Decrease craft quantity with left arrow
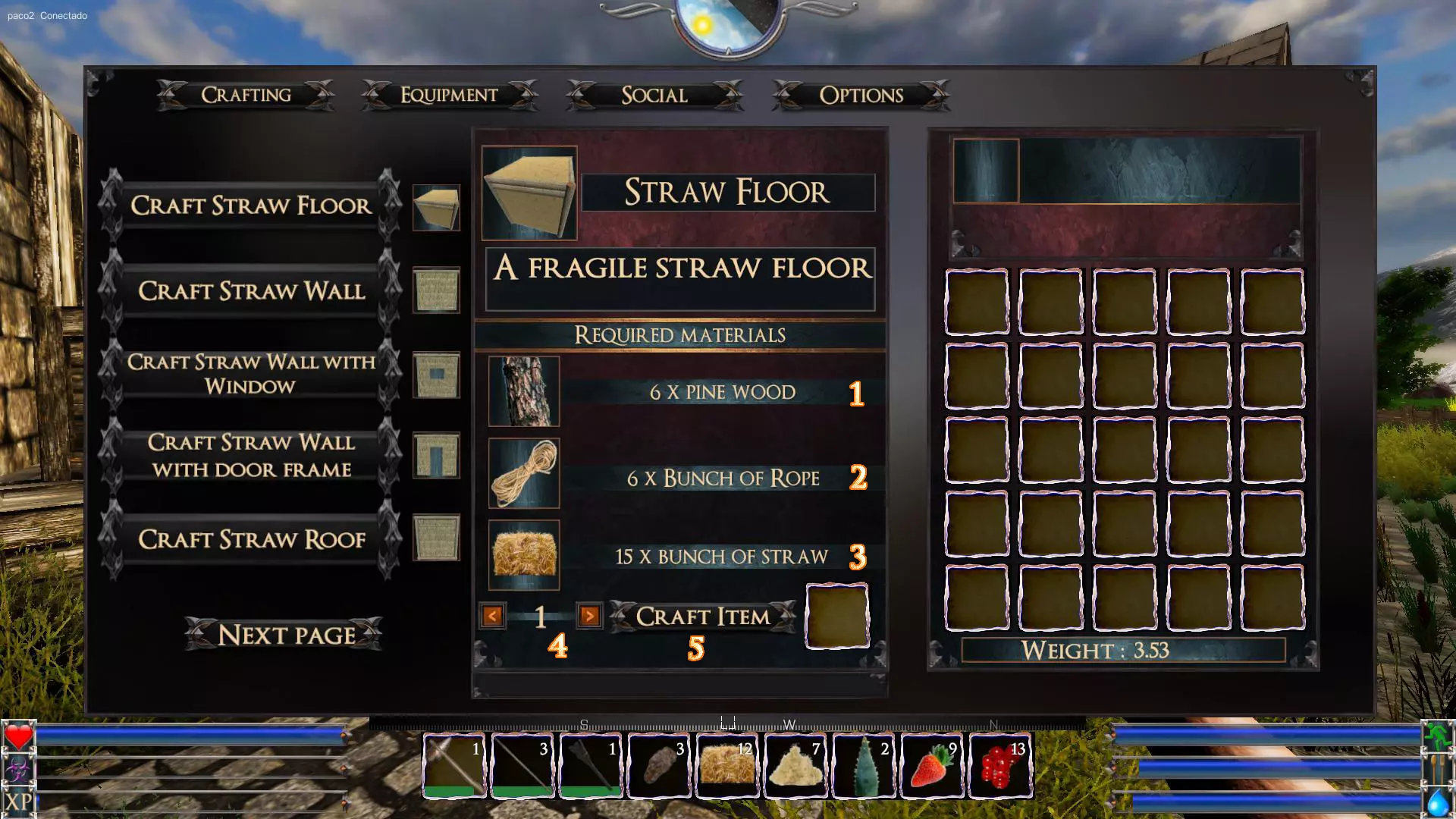This screenshot has width=1456, height=819. [492, 616]
